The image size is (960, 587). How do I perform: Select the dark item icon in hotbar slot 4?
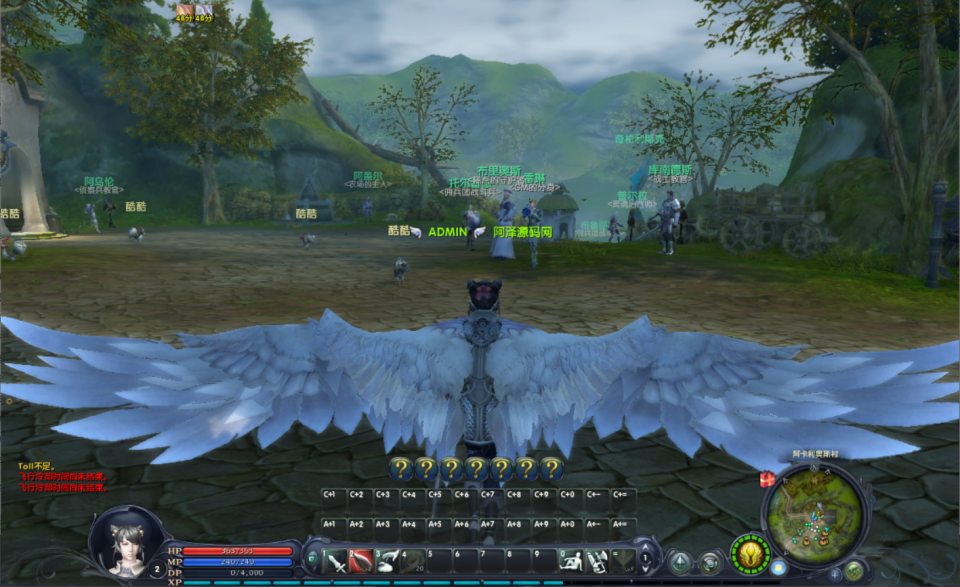pos(413,561)
